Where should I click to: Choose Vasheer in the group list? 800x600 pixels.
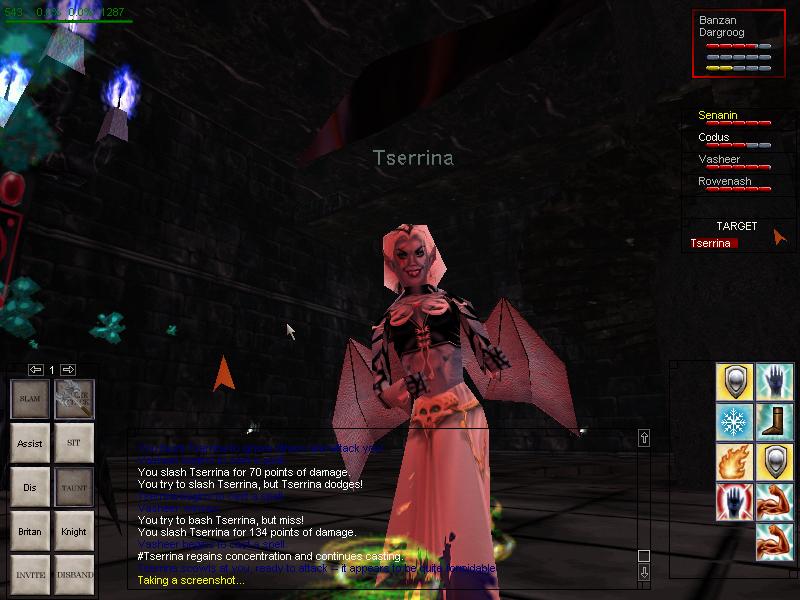[718, 160]
